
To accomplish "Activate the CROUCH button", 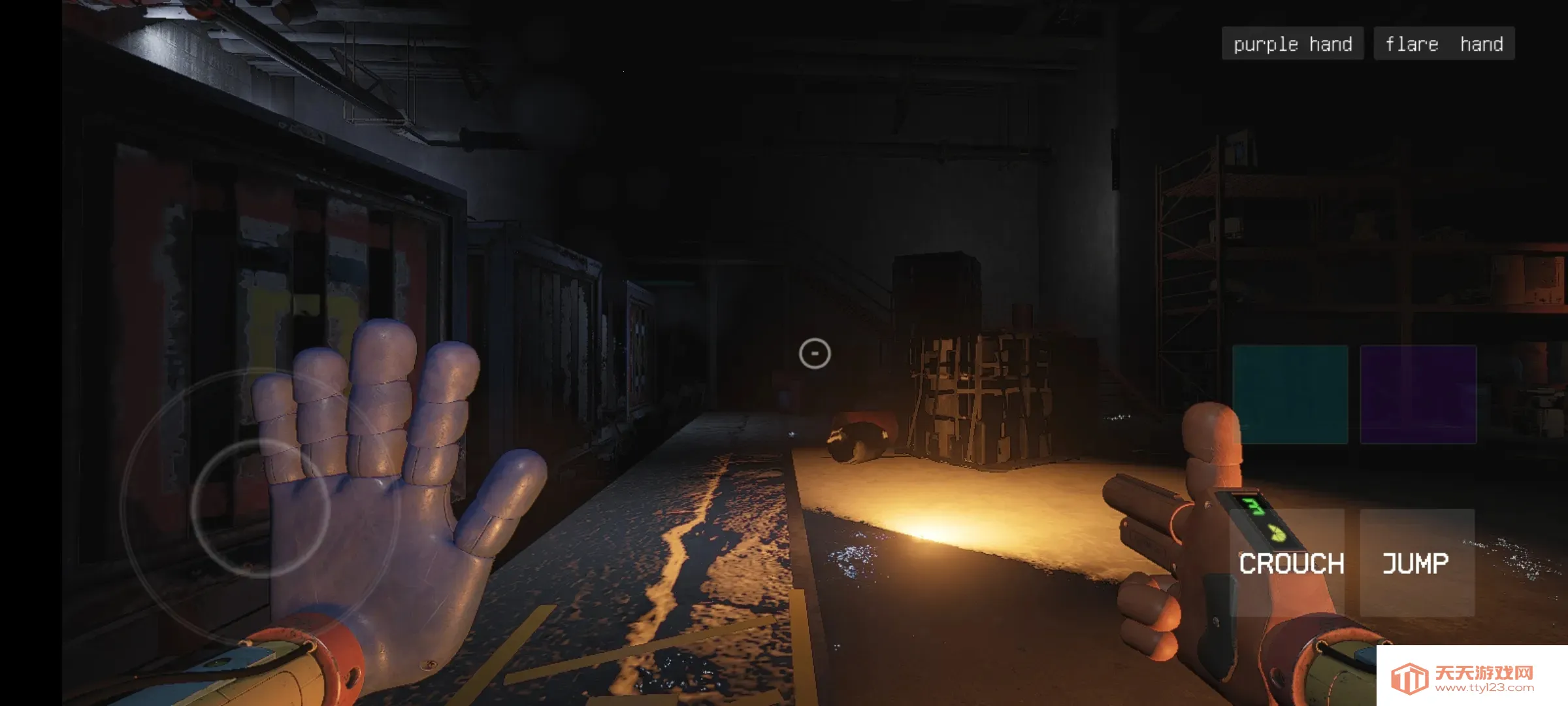I will coord(1291,563).
